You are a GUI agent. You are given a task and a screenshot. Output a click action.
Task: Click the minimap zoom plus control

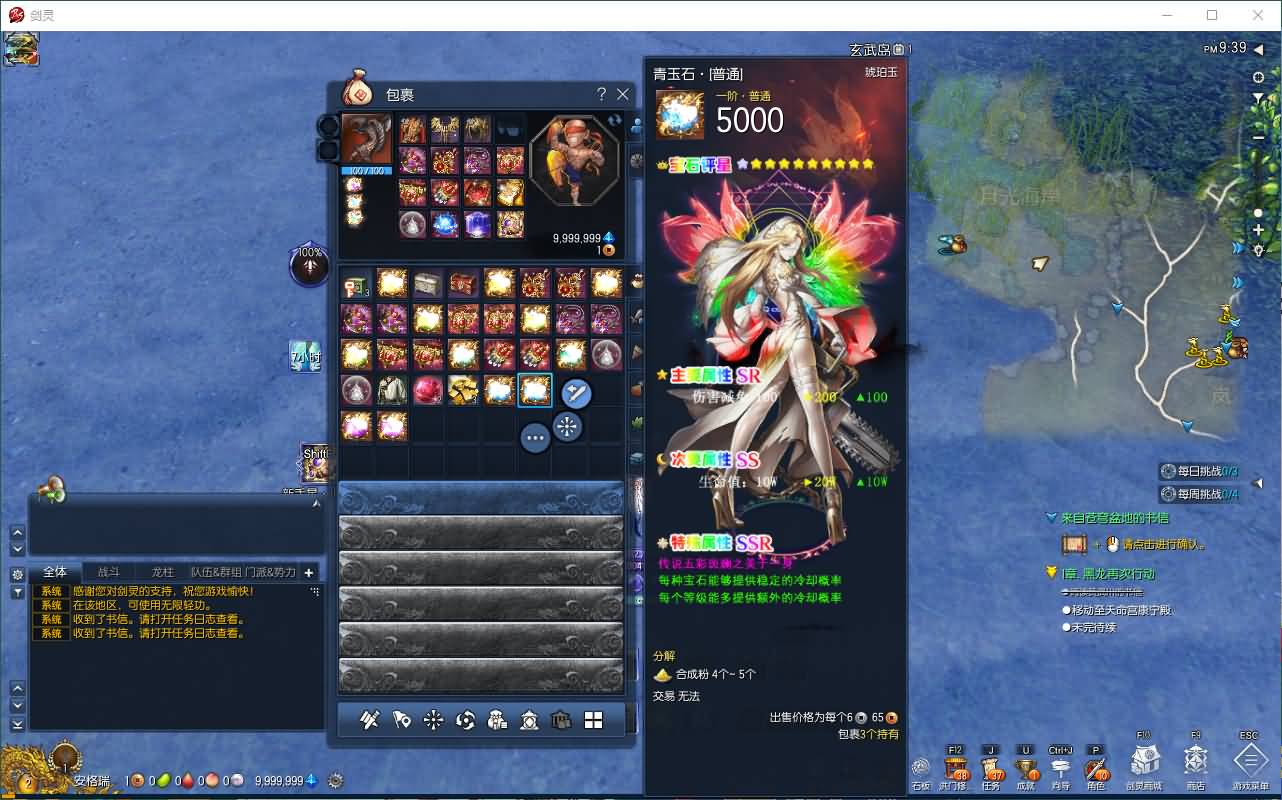pos(1256,231)
